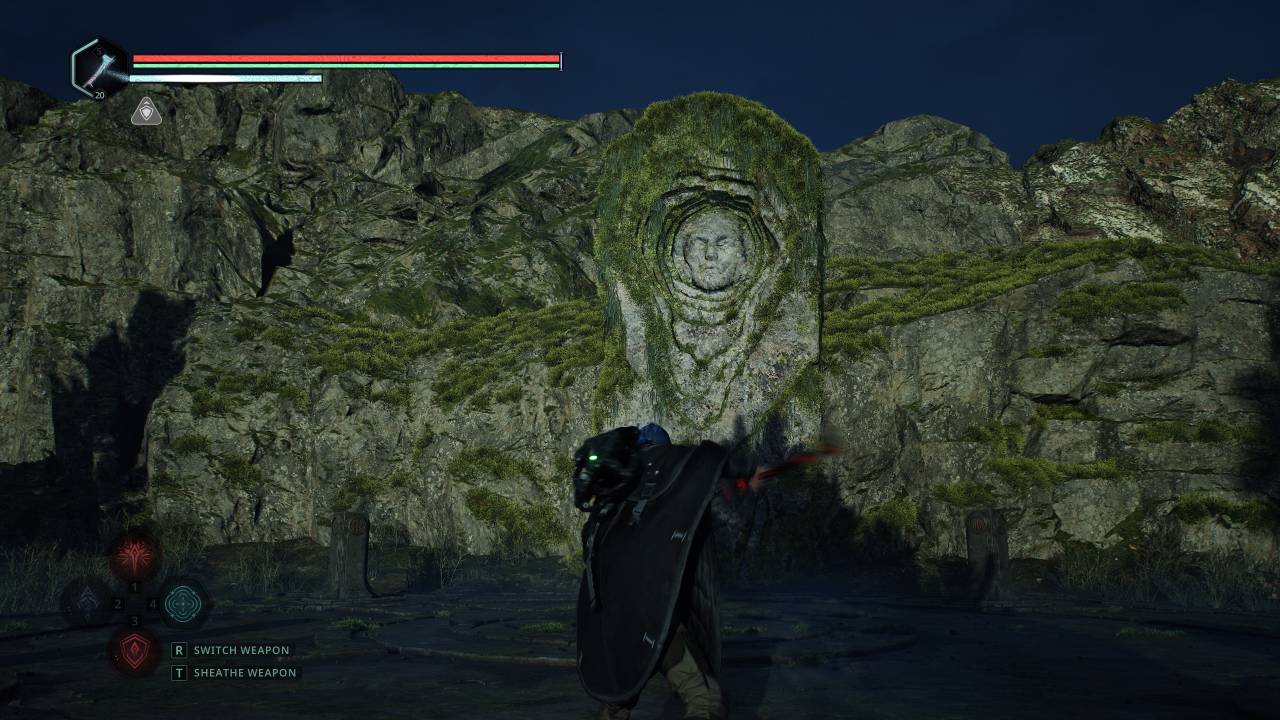The height and width of the screenshot is (720, 1280).
Task: Activate the dimmed chevron ability in slot 2
Action: point(86,603)
